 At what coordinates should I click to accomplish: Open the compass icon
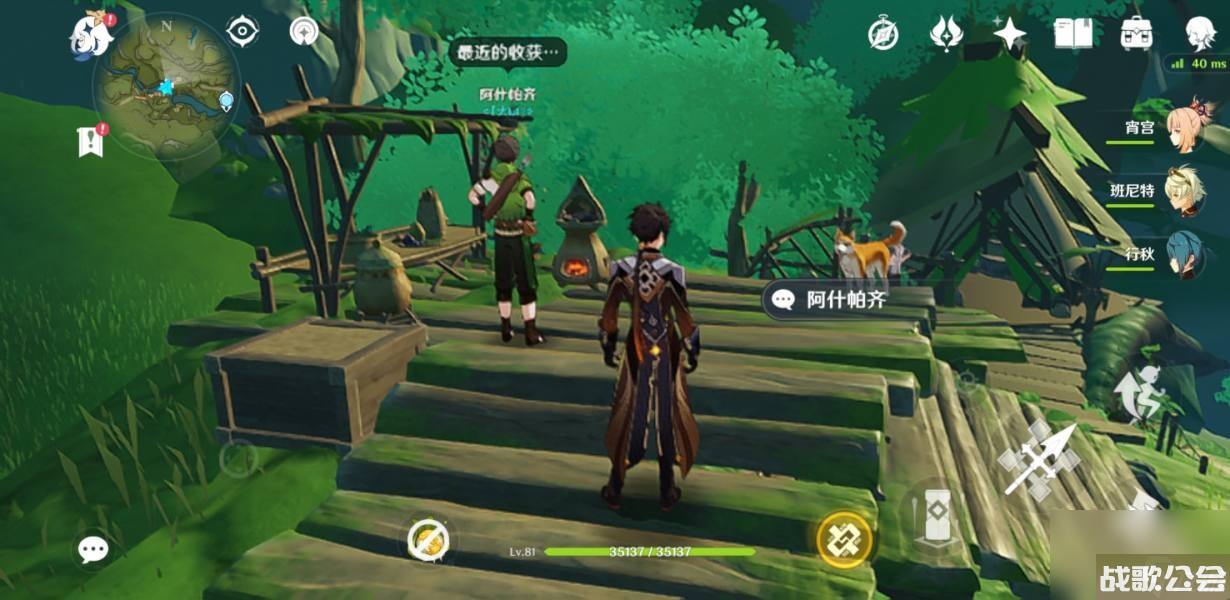883,34
